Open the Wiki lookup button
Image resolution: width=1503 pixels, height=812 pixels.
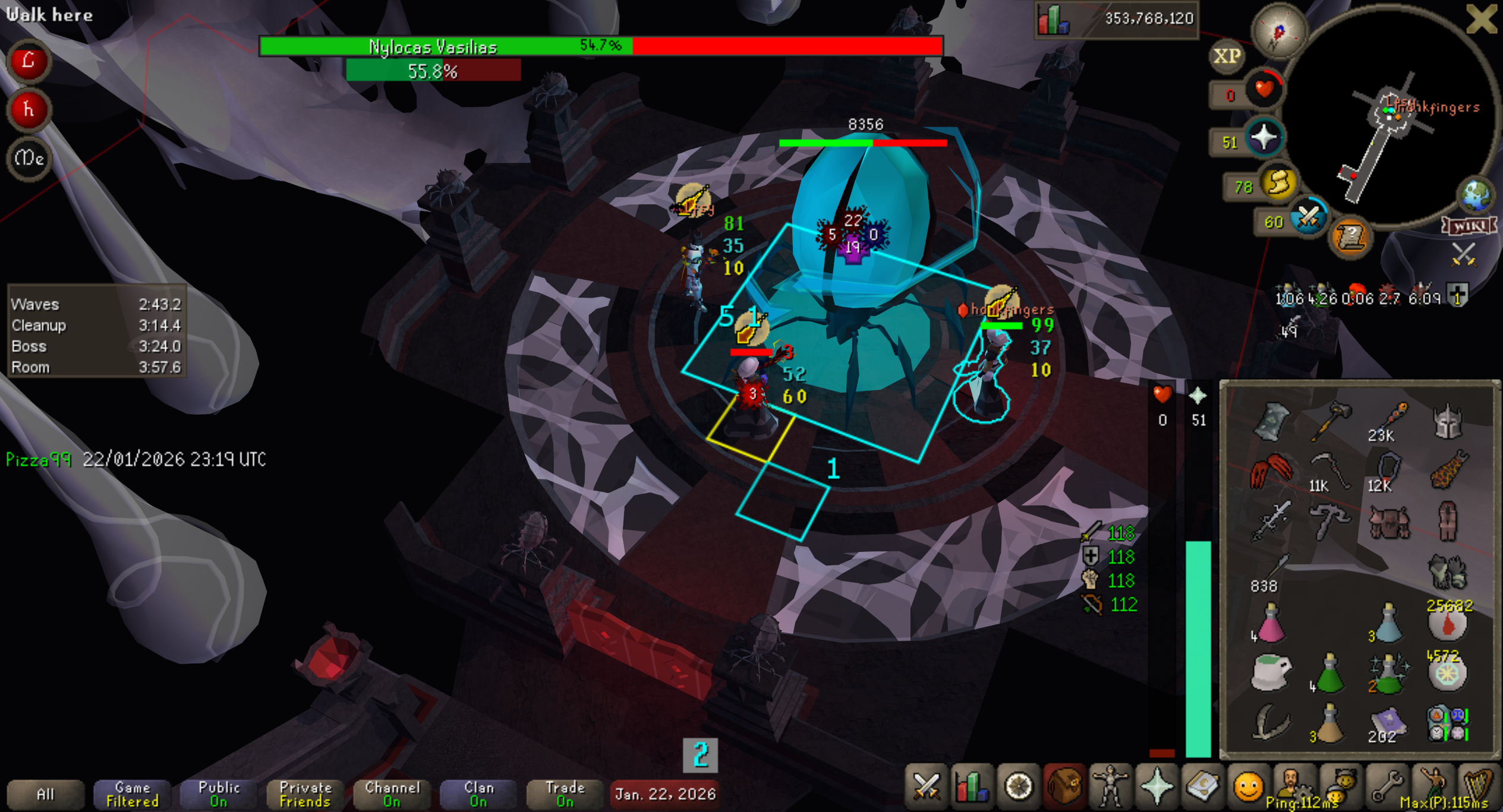[1469, 226]
